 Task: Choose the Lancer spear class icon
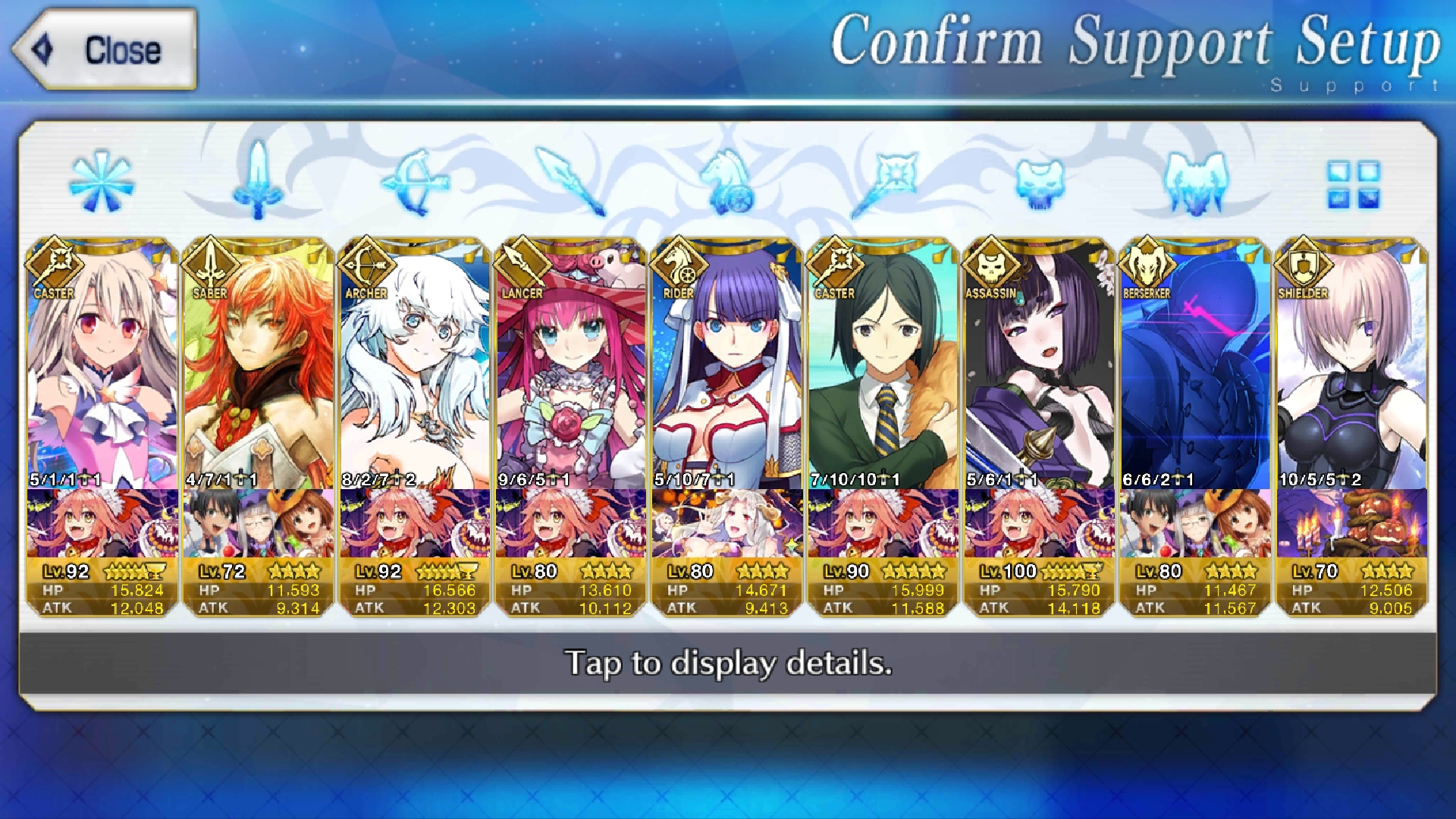pyautogui.click(x=571, y=180)
